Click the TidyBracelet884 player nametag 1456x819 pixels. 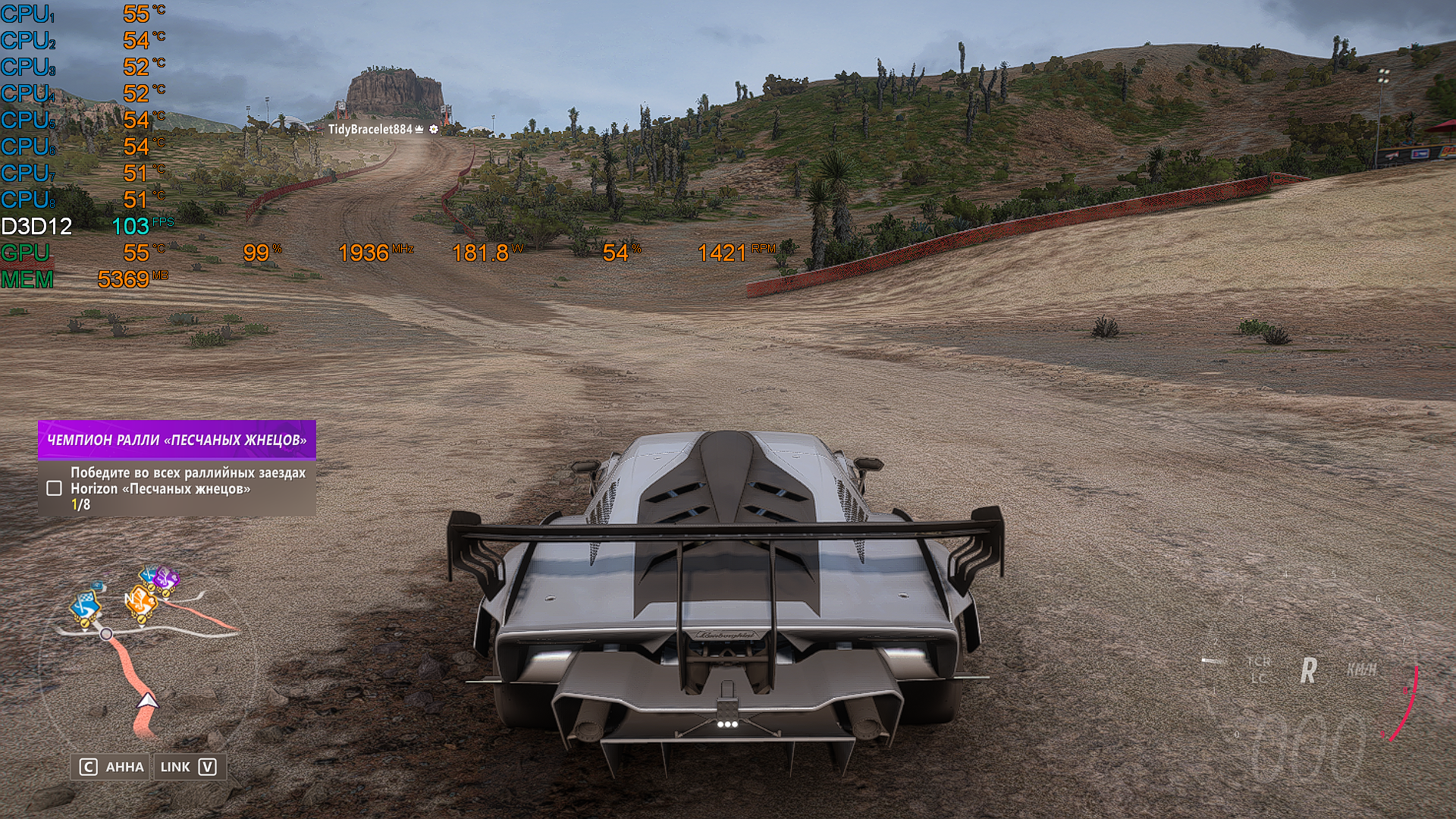(x=370, y=130)
